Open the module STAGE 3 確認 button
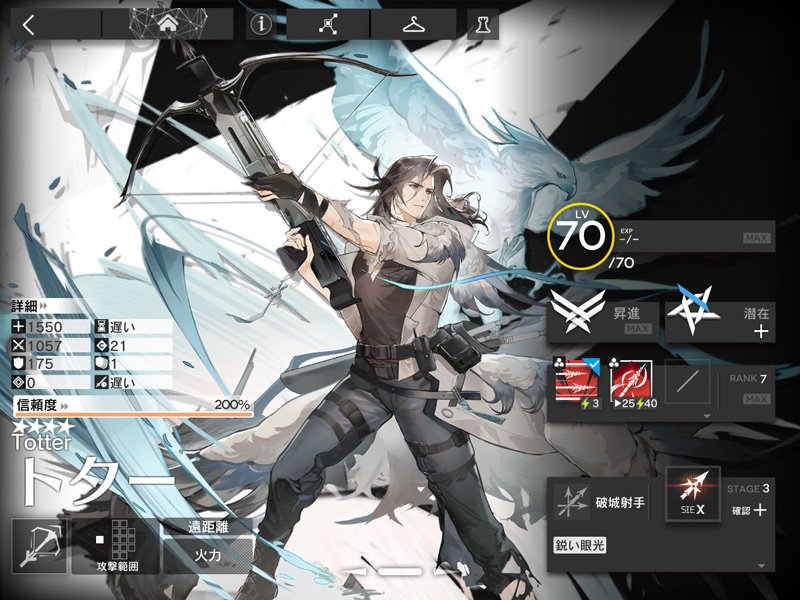 pyautogui.click(x=748, y=502)
